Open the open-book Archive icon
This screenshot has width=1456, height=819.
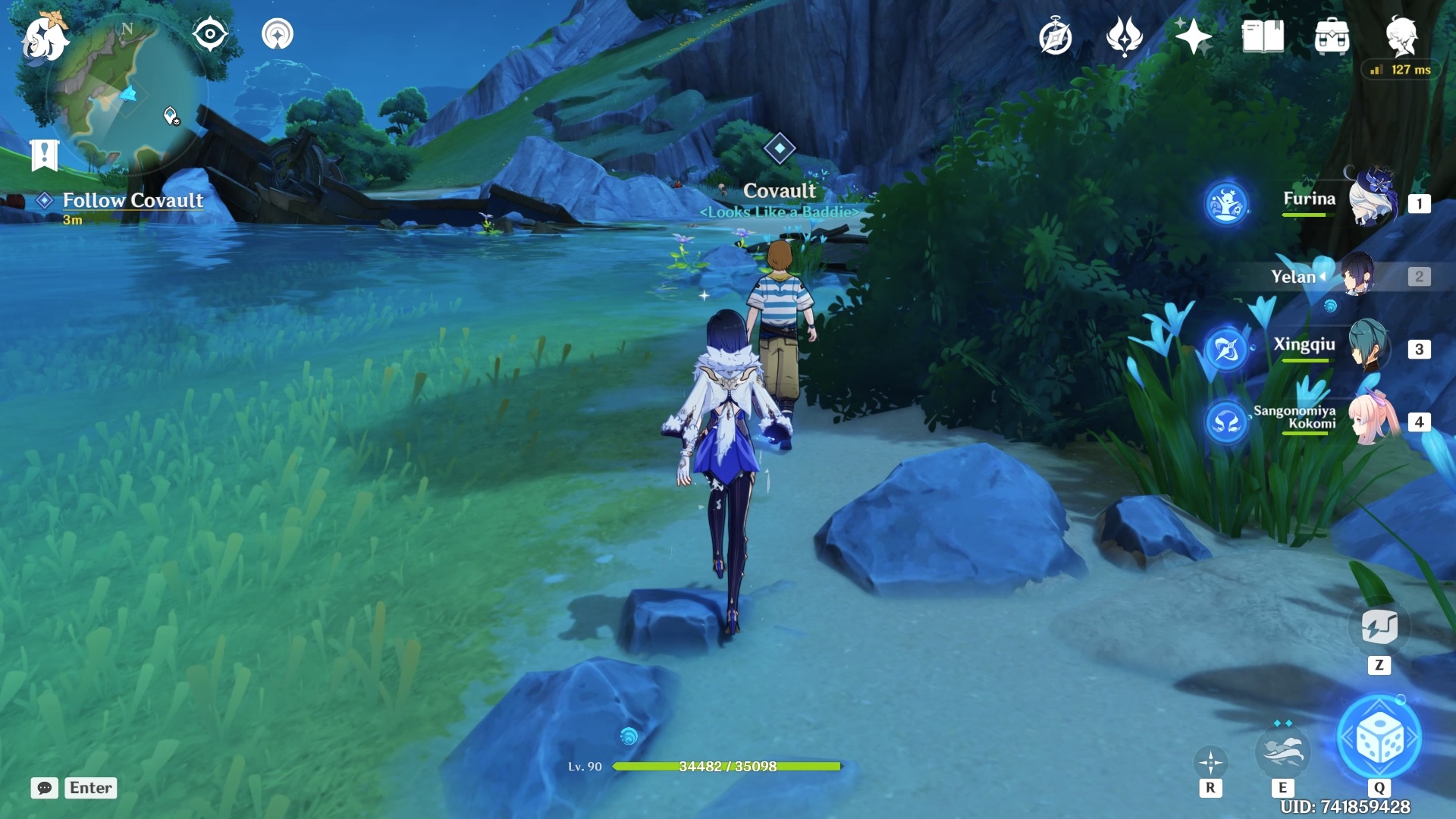[1263, 36]
